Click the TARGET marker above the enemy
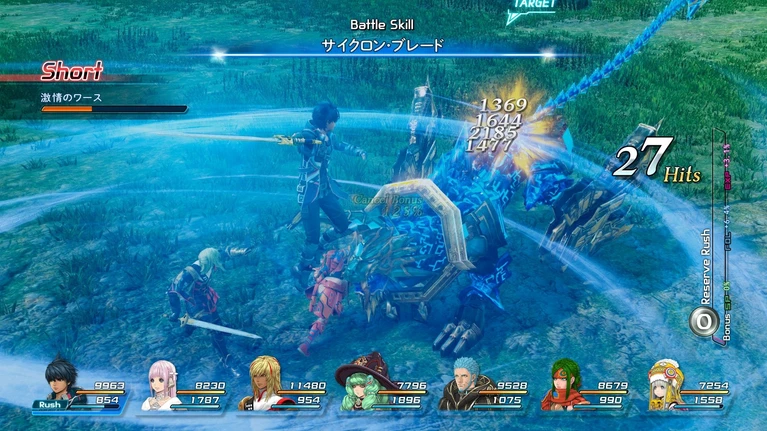This screenshot has width=767, height=431. [535, 5]
